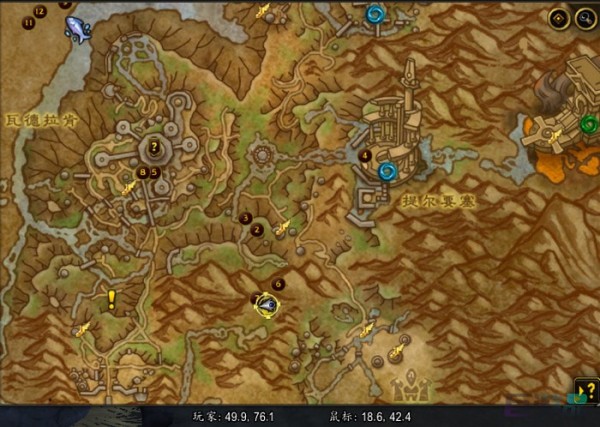
Task: Open the map pin tracking button
Action: (559, 18)
